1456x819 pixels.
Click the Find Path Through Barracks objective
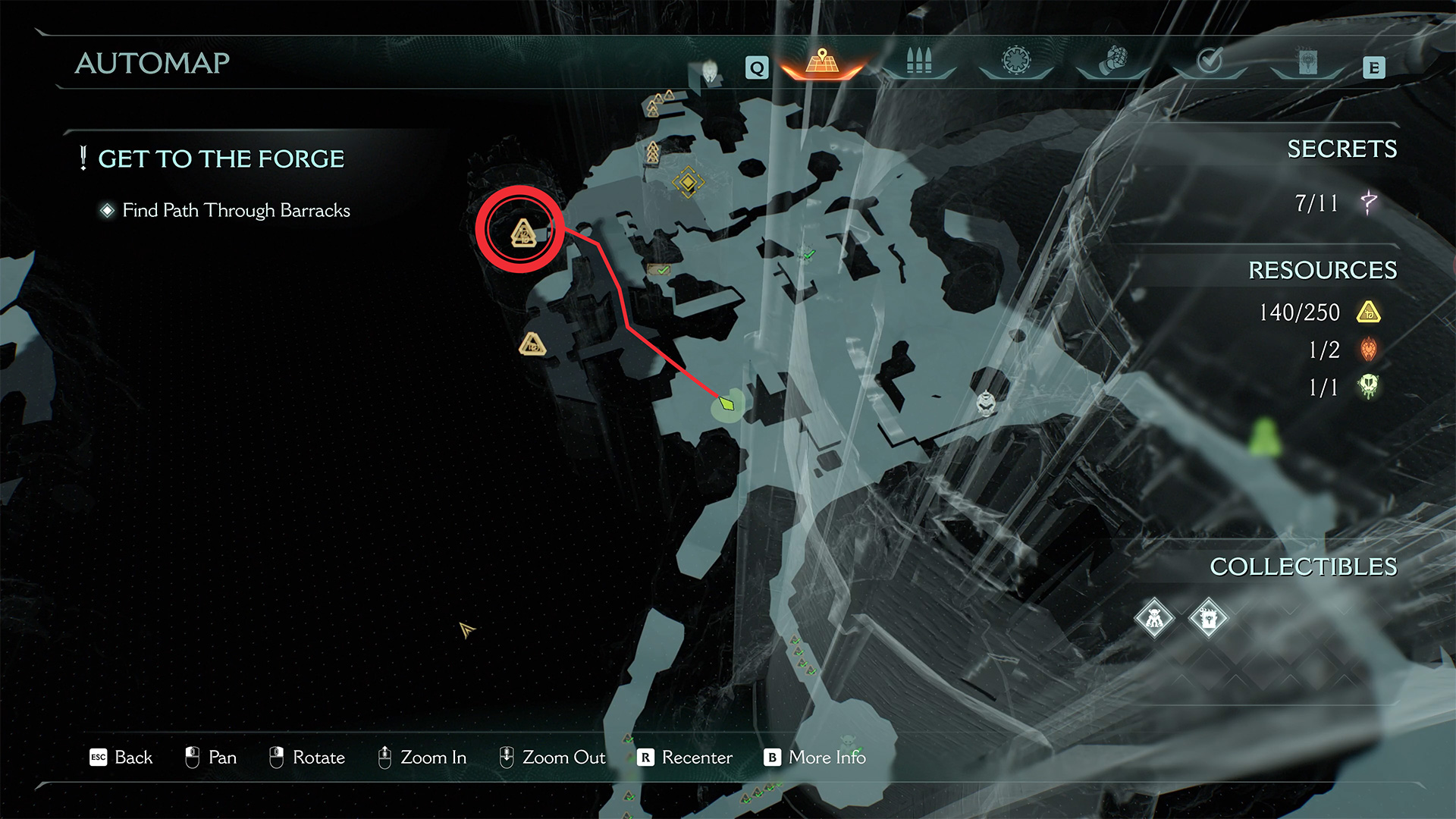[236, 210]
